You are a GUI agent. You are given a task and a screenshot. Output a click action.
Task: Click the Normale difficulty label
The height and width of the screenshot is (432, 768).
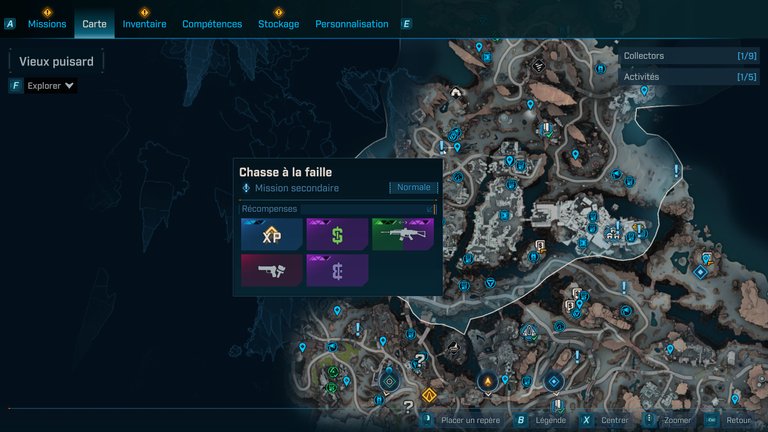(x=413, y=187)
